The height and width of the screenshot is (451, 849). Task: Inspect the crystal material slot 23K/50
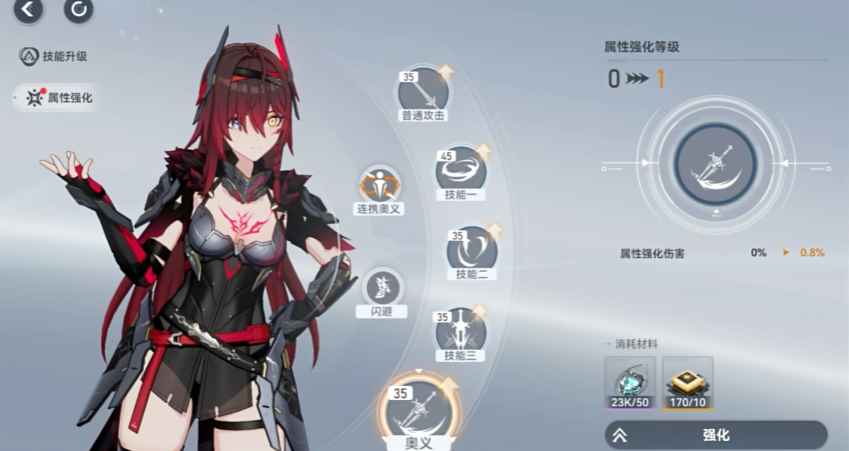coord(630,382)
